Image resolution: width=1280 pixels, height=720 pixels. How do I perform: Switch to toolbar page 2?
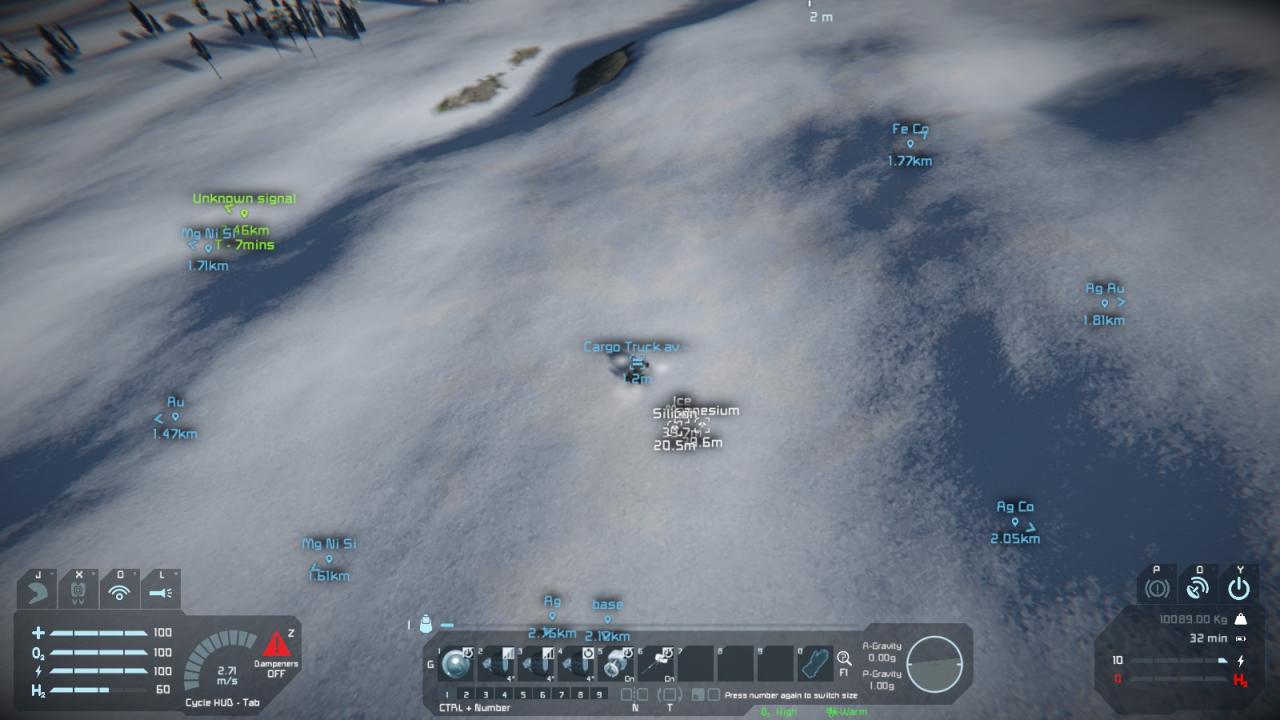pos(466,694)
